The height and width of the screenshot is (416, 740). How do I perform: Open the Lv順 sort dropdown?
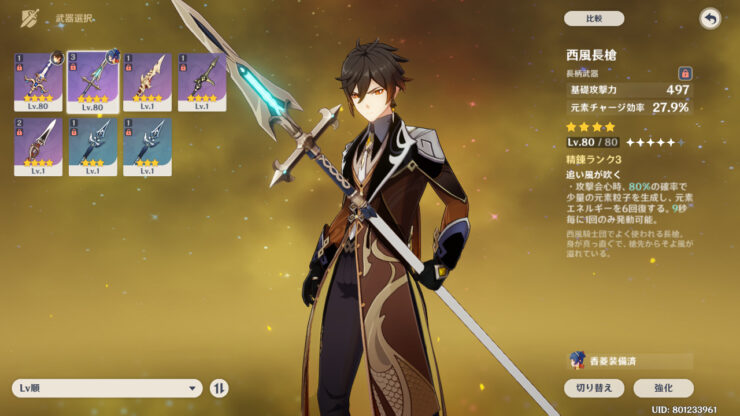[107, 388]
